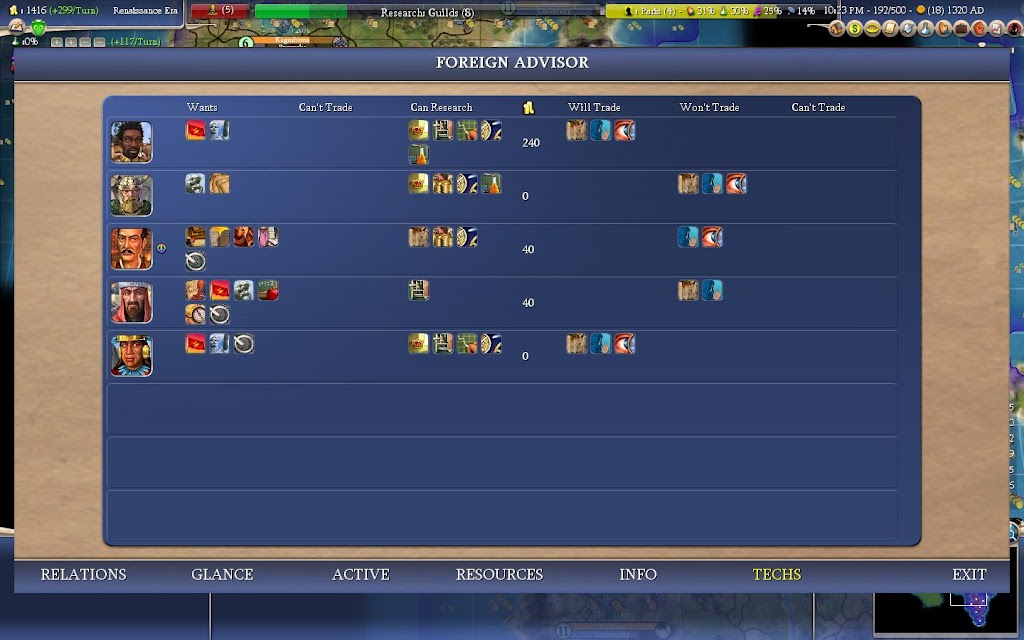Select the top leader portrait with glasses
The image size is (1024, 640).
132,142
